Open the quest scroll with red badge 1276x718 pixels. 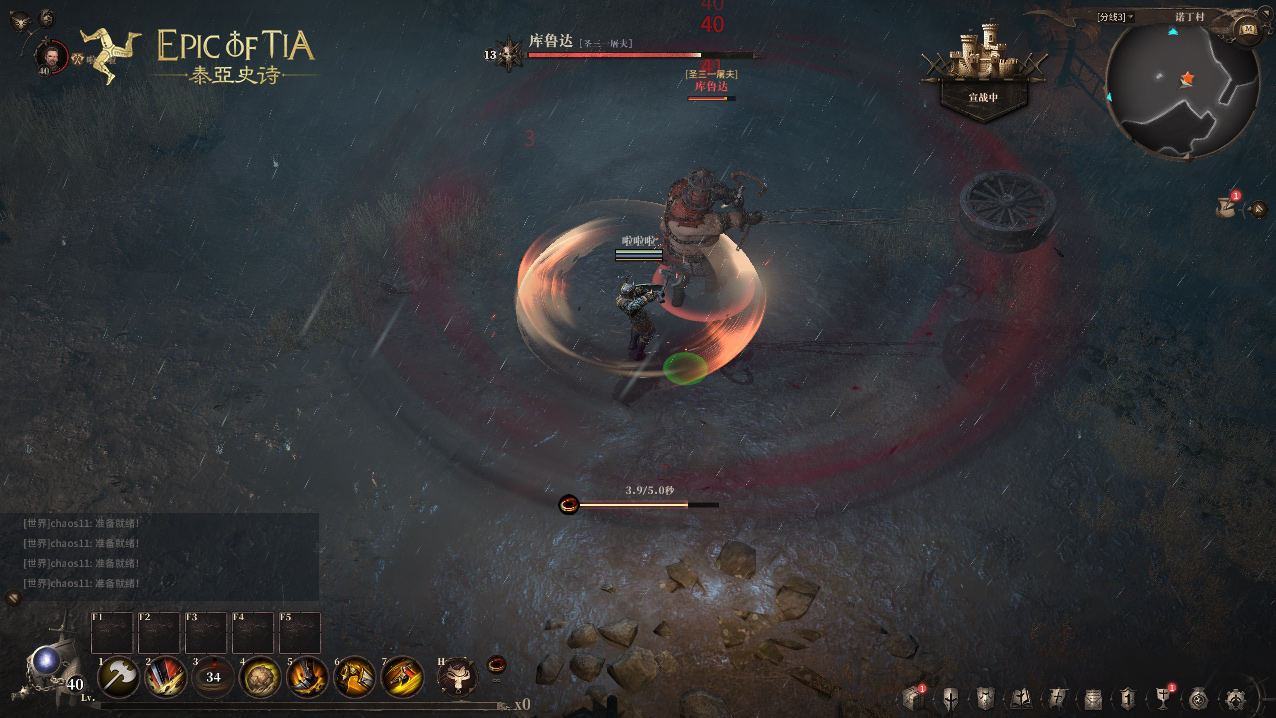pos(1226,207)
